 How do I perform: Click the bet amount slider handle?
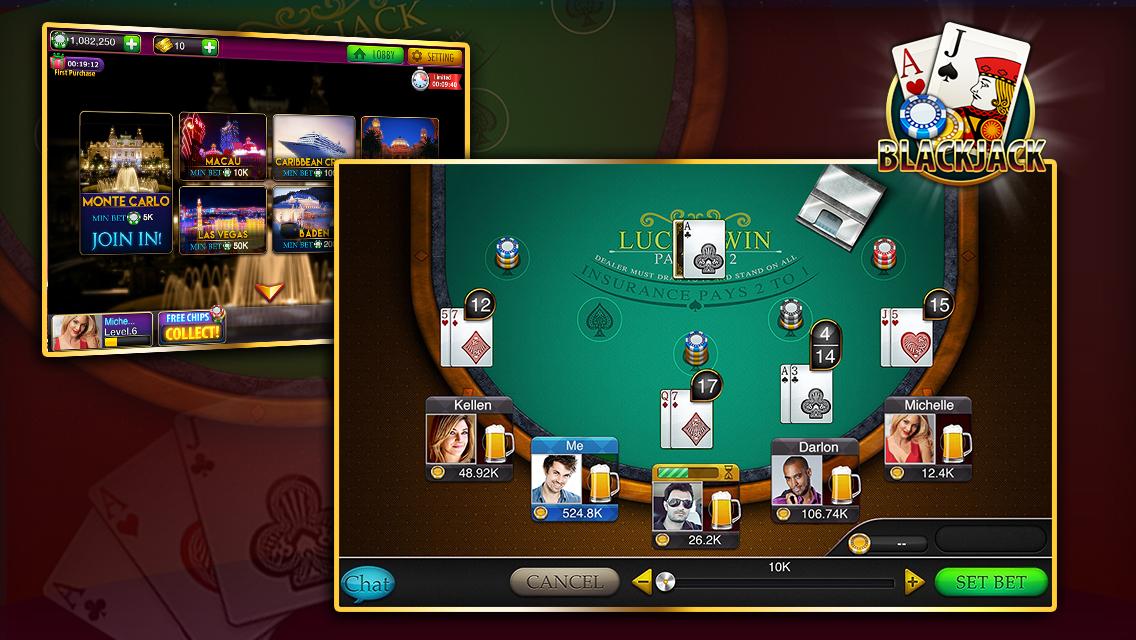665,581
